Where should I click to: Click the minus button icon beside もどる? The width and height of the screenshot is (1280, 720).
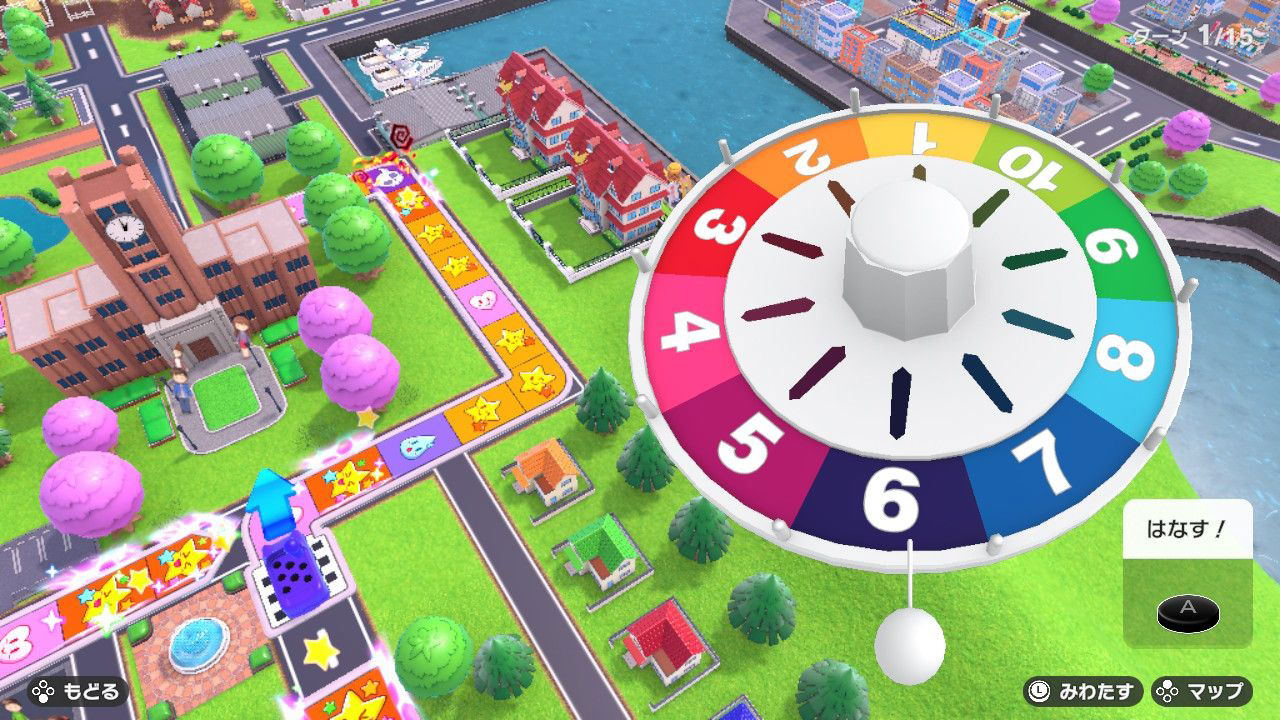click(41, 689)
